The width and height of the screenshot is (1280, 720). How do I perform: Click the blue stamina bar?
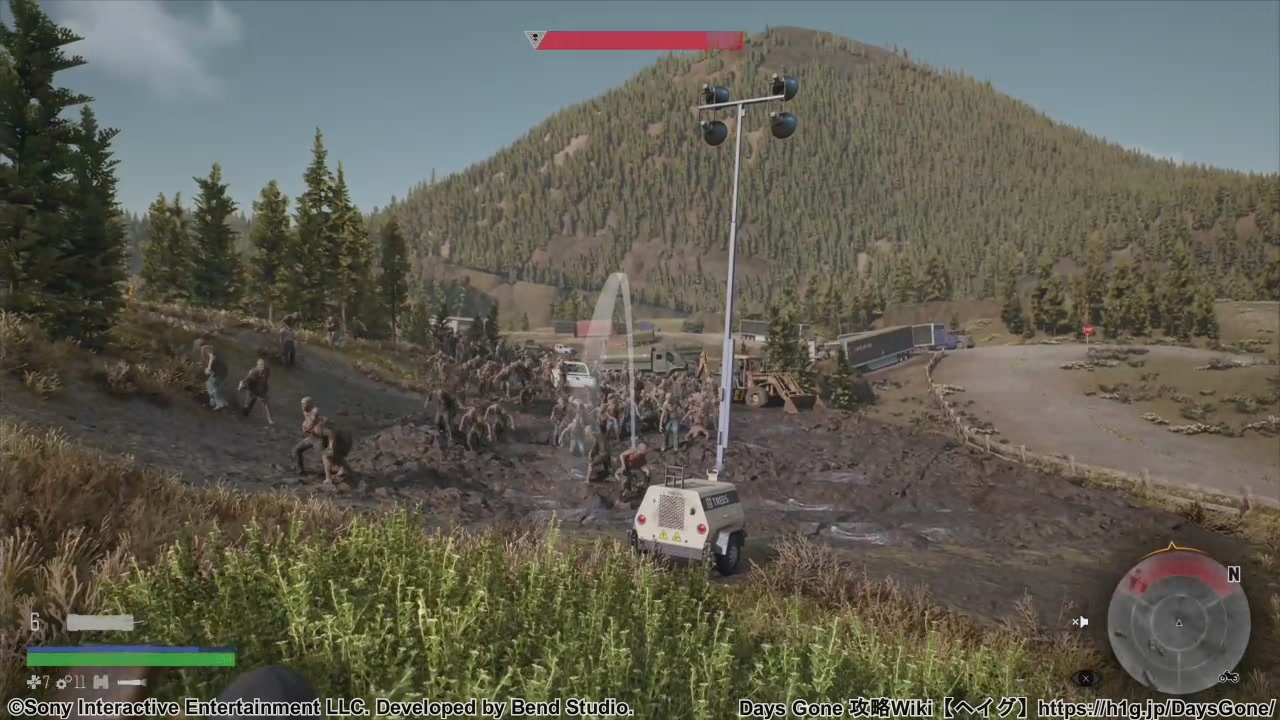(x=130, y=649)
